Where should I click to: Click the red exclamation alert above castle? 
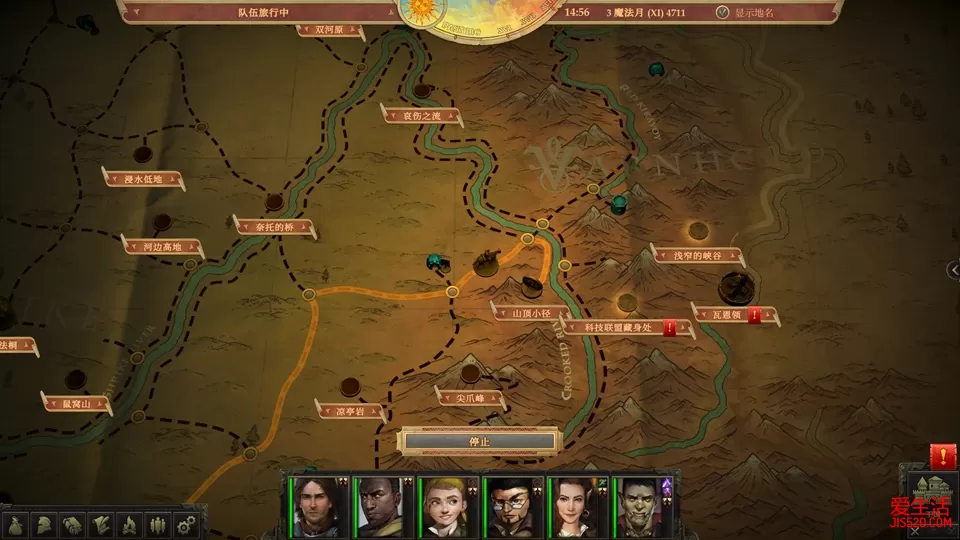[942, 456]
